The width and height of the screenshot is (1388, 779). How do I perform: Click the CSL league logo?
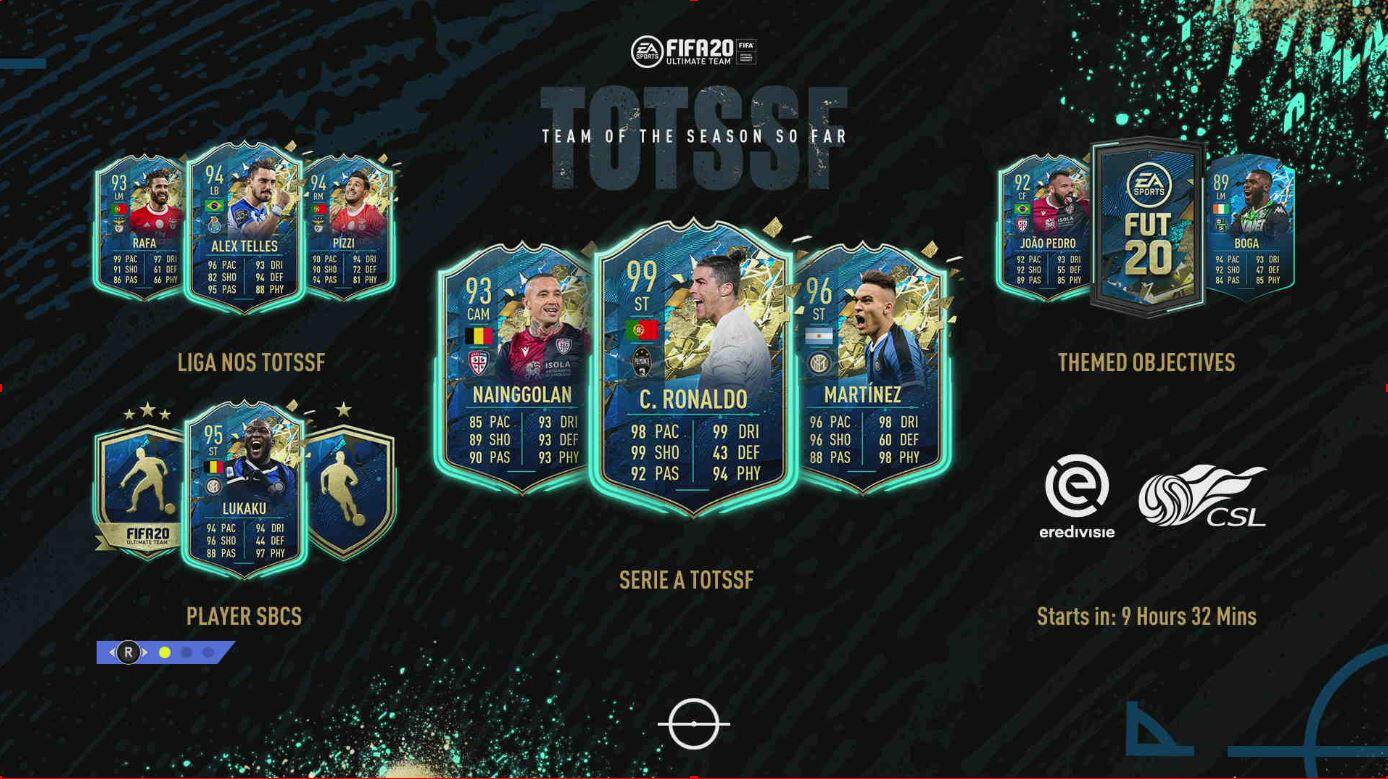(1204, 496)
